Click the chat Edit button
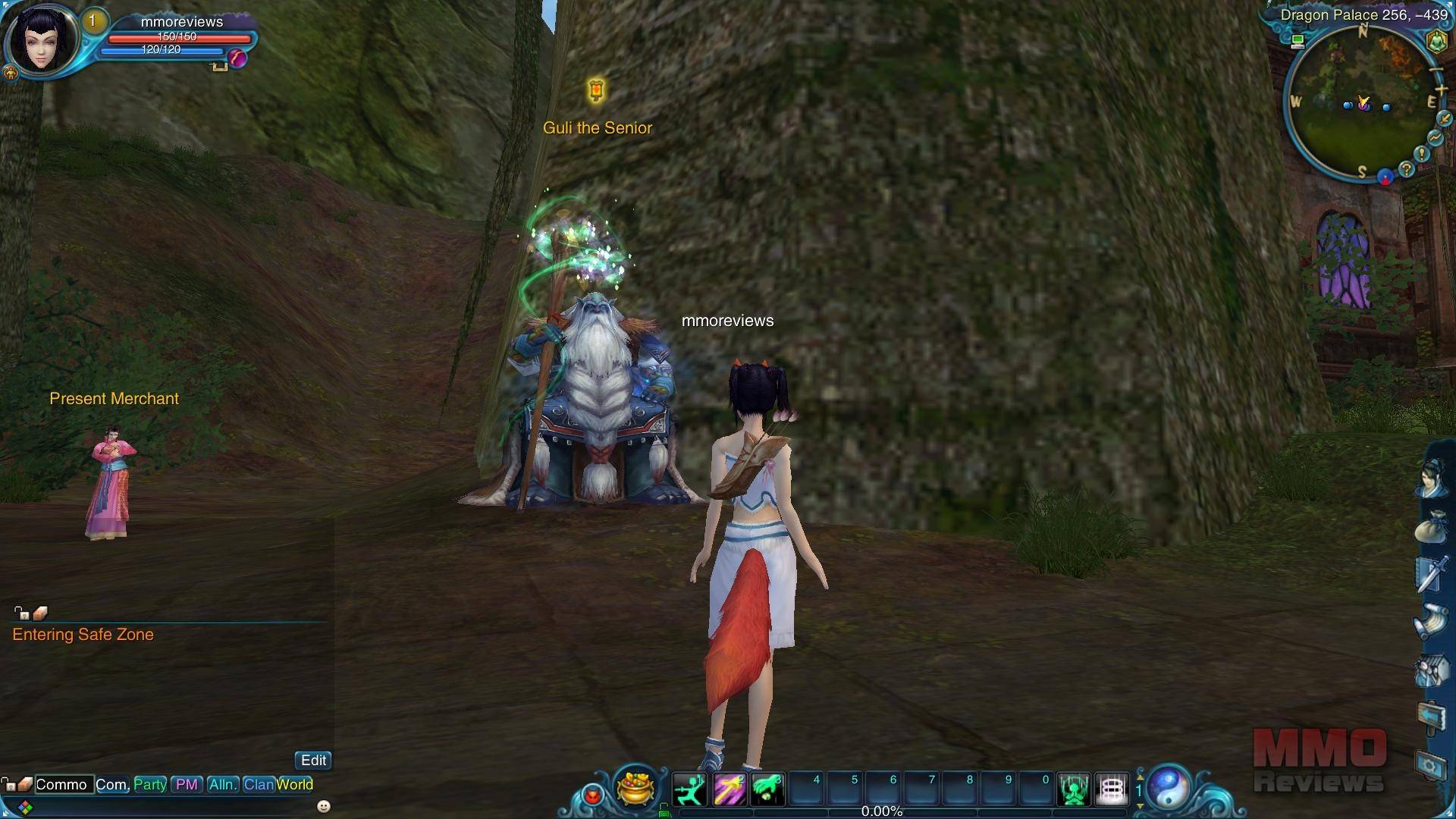 click(313, 760)
